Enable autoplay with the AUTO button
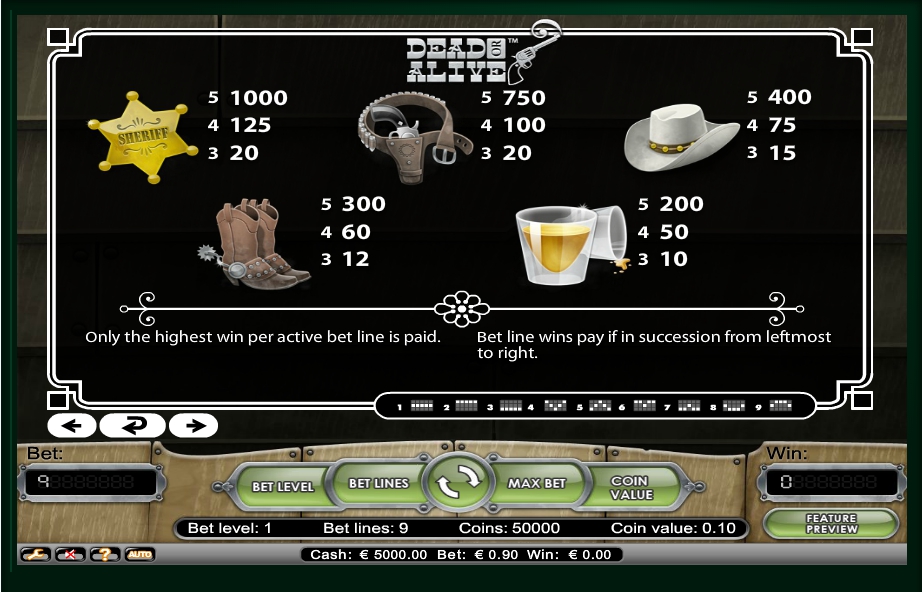 (139, 554)
